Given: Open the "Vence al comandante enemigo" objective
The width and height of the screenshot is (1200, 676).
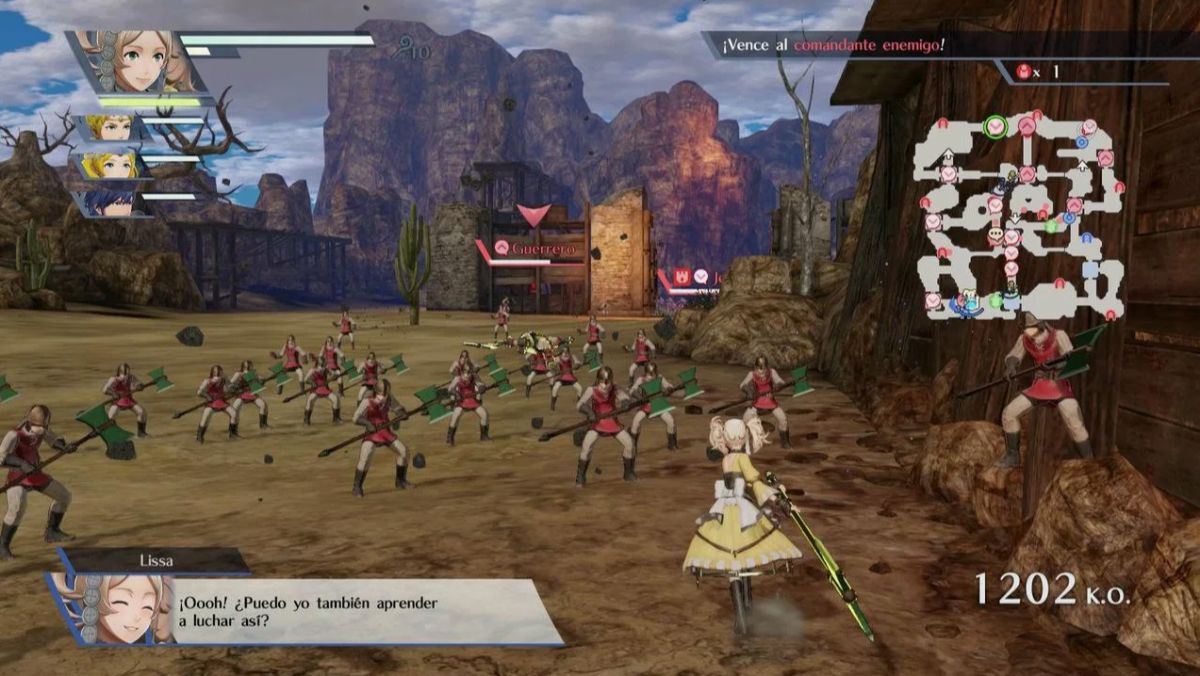Looking at the screenshot, I should pyautogui.click(x=830, y=46).
